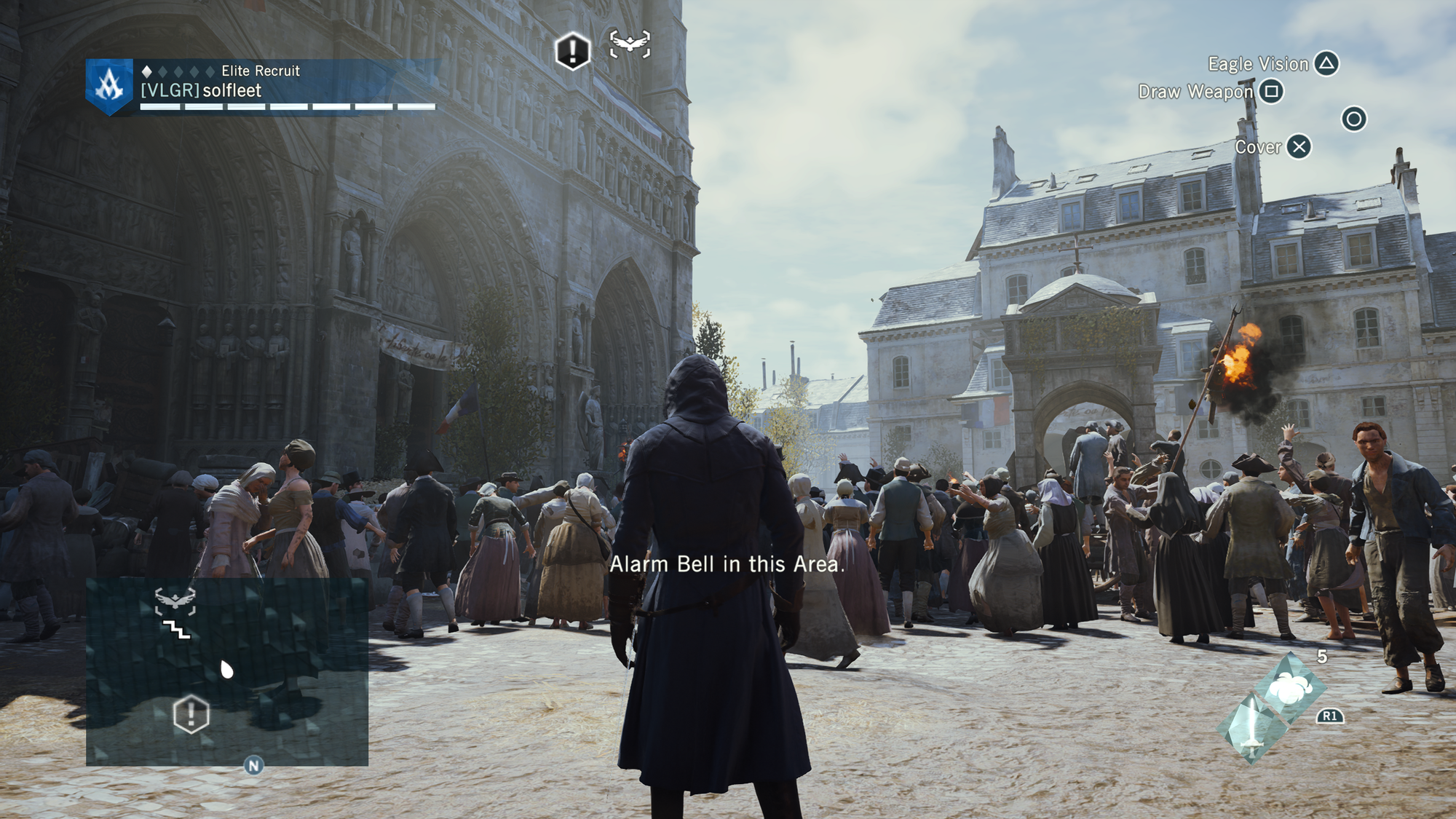Select the hexagonal exclamation marker on the compass
The width and height of the screenshot is (1456, 819).
572,51
